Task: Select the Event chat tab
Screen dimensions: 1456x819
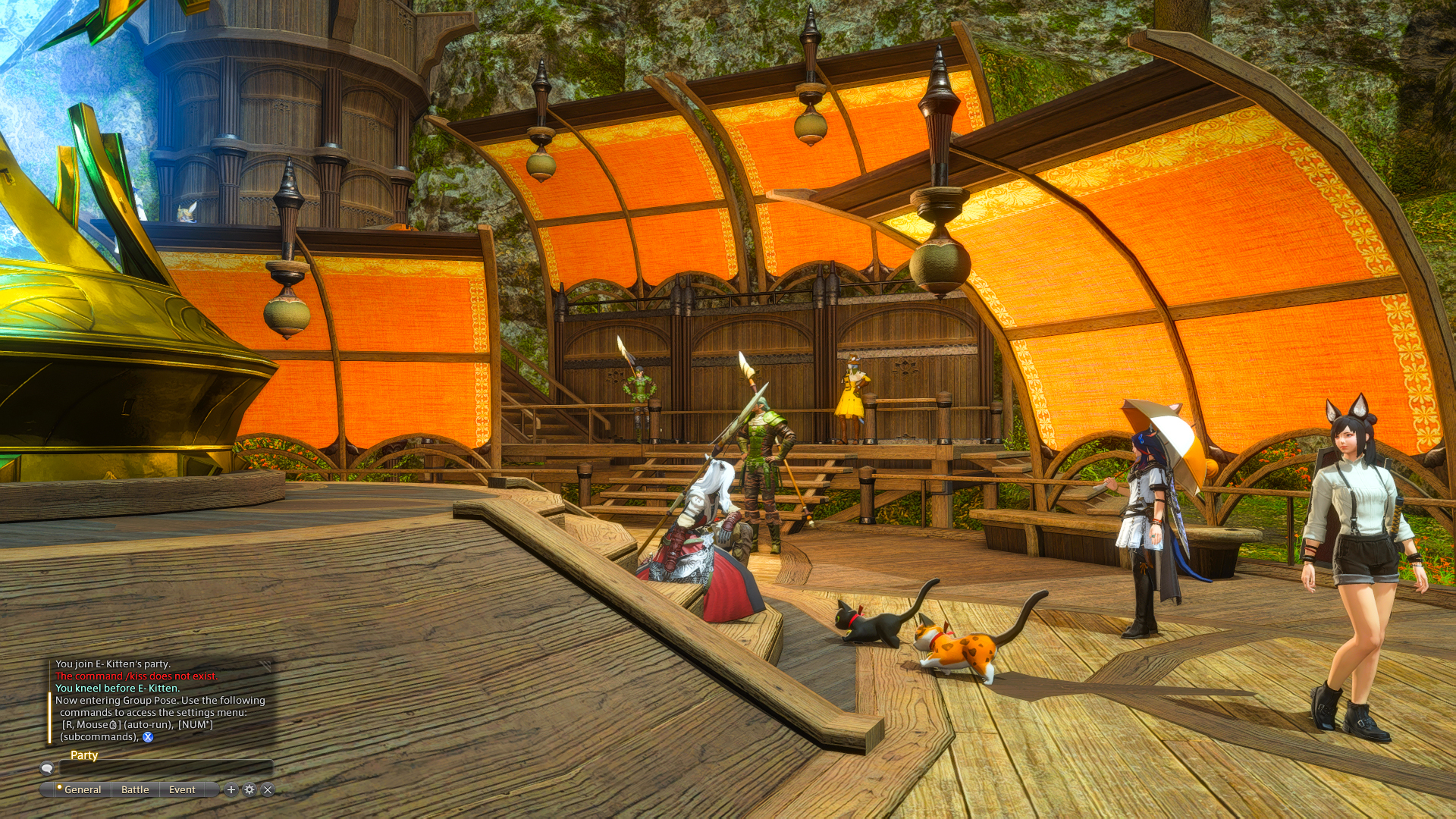Action: coord(182,789)
